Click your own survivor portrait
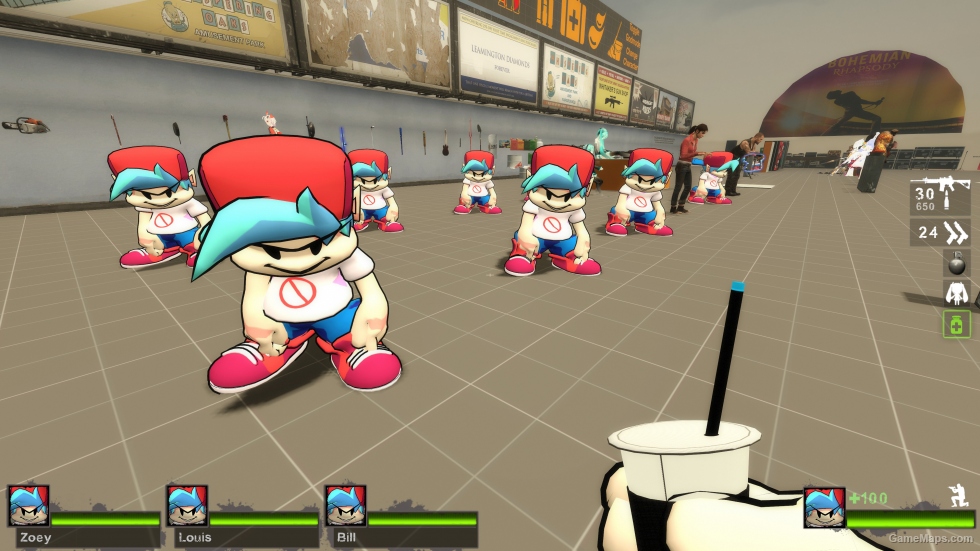The height and width of the screenshot is (551, 980). coord(824,508)
